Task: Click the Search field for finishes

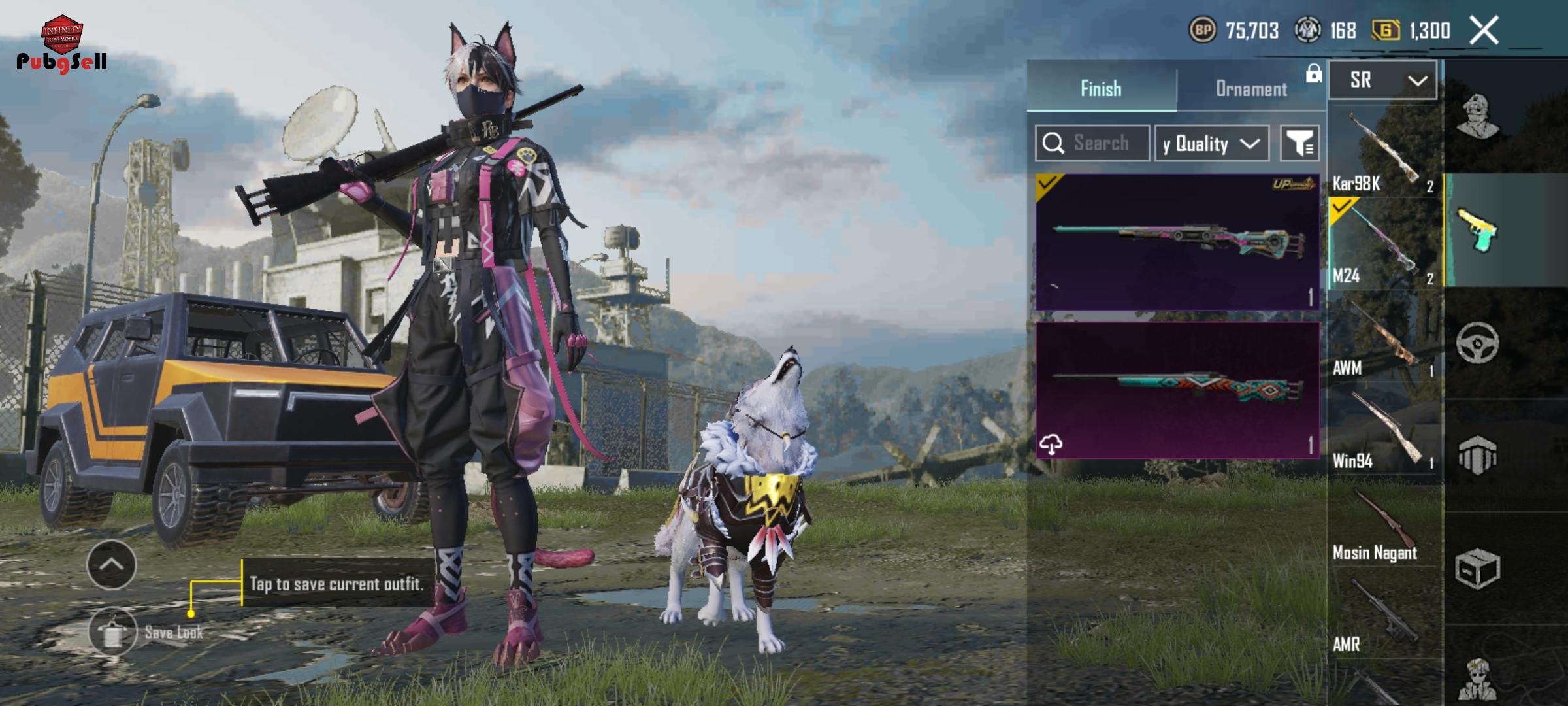Action: [1092, 143]
